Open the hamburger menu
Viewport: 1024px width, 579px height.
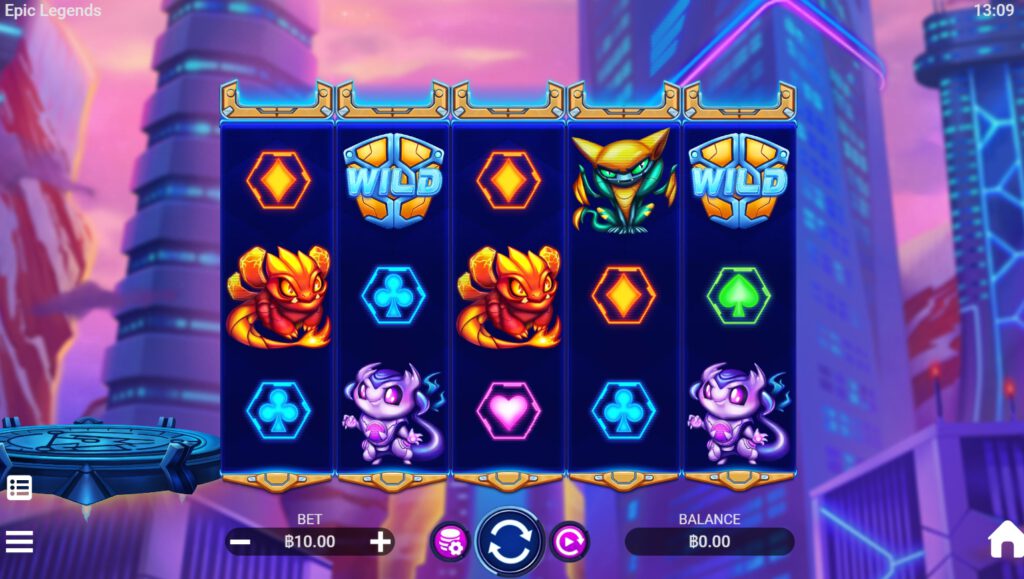coord(19,542)
